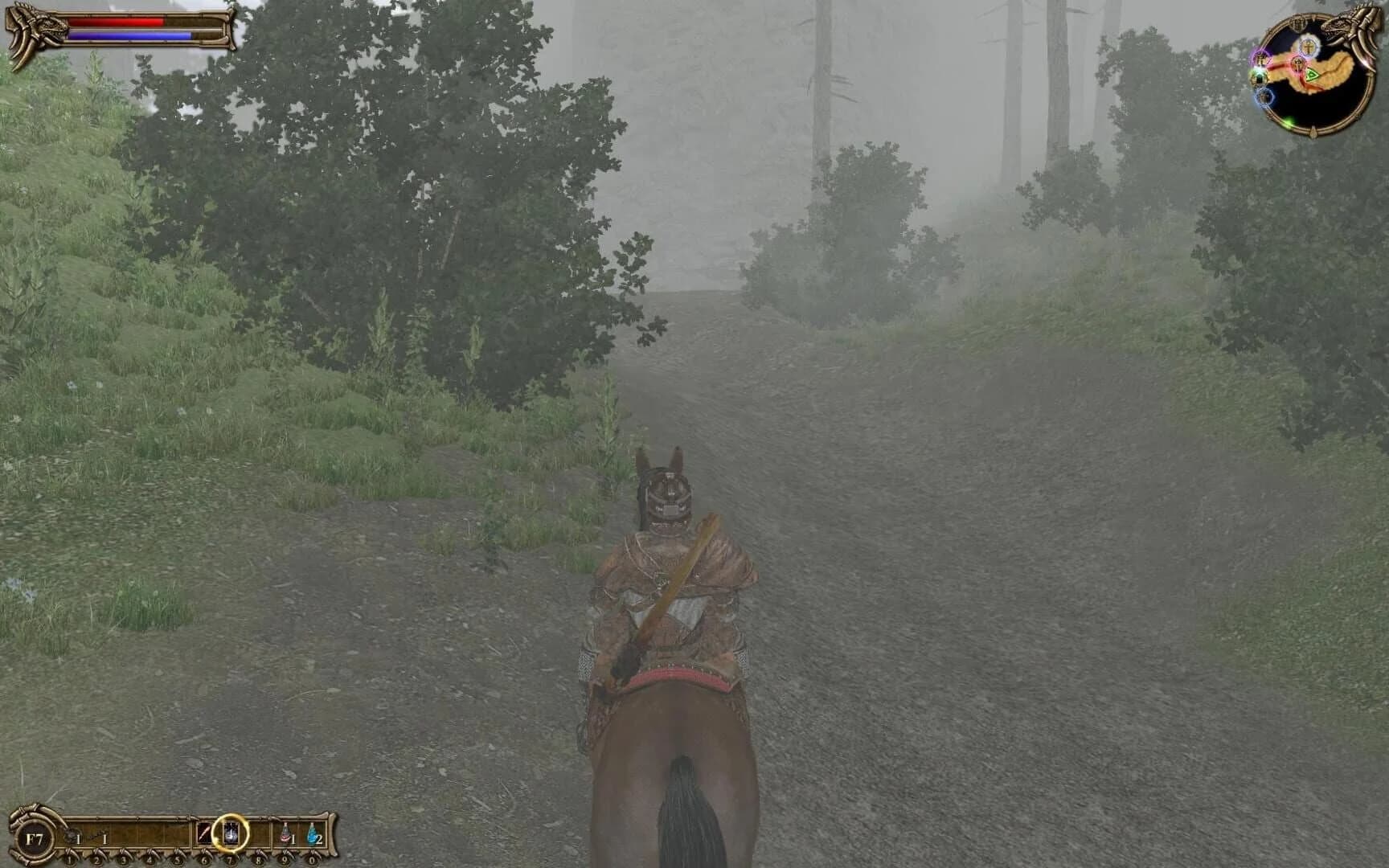Toggle quickslot 3 empty slot

(123, 834)
